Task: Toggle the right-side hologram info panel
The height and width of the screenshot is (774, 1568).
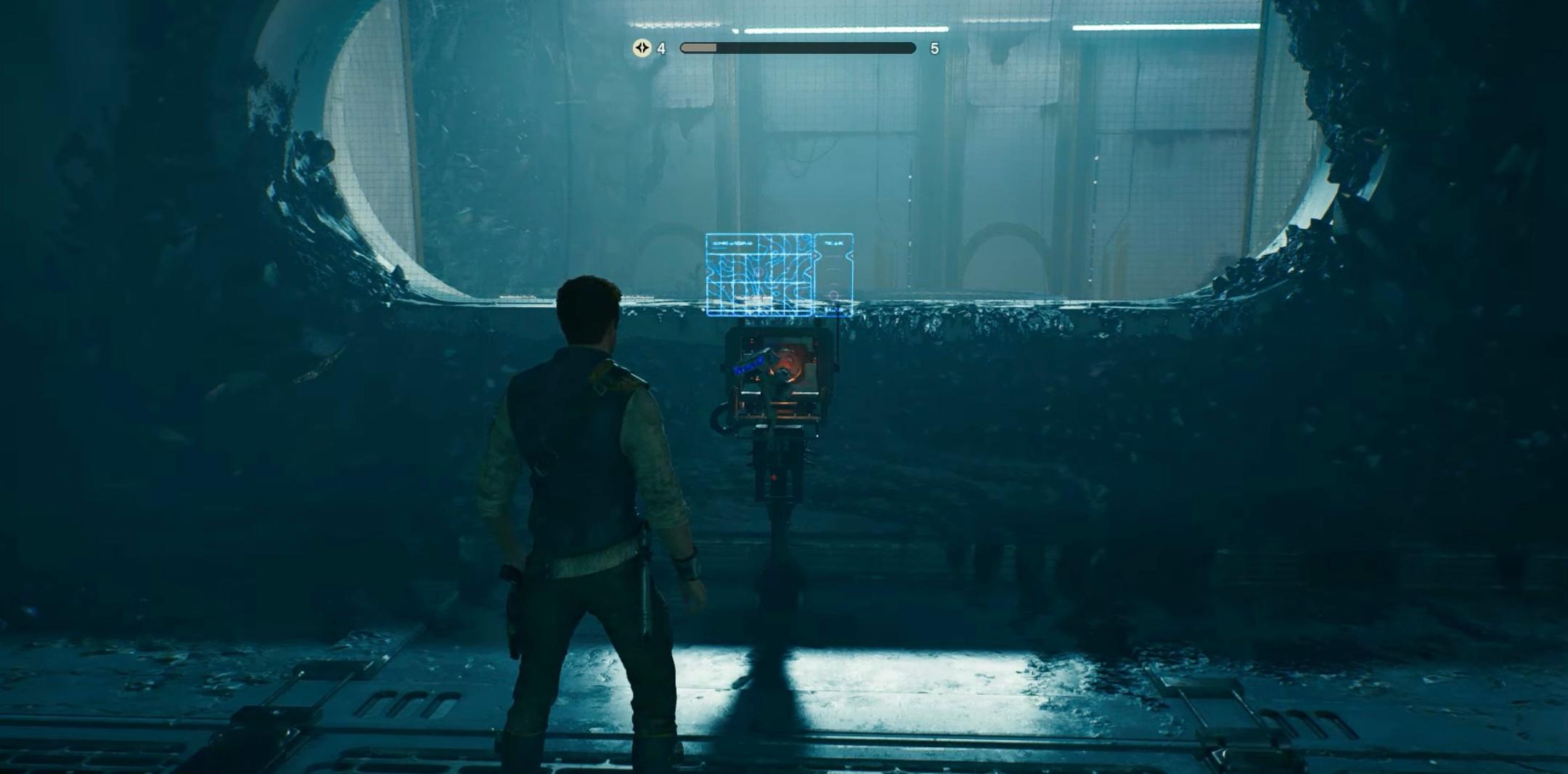Action: (833, 276)
